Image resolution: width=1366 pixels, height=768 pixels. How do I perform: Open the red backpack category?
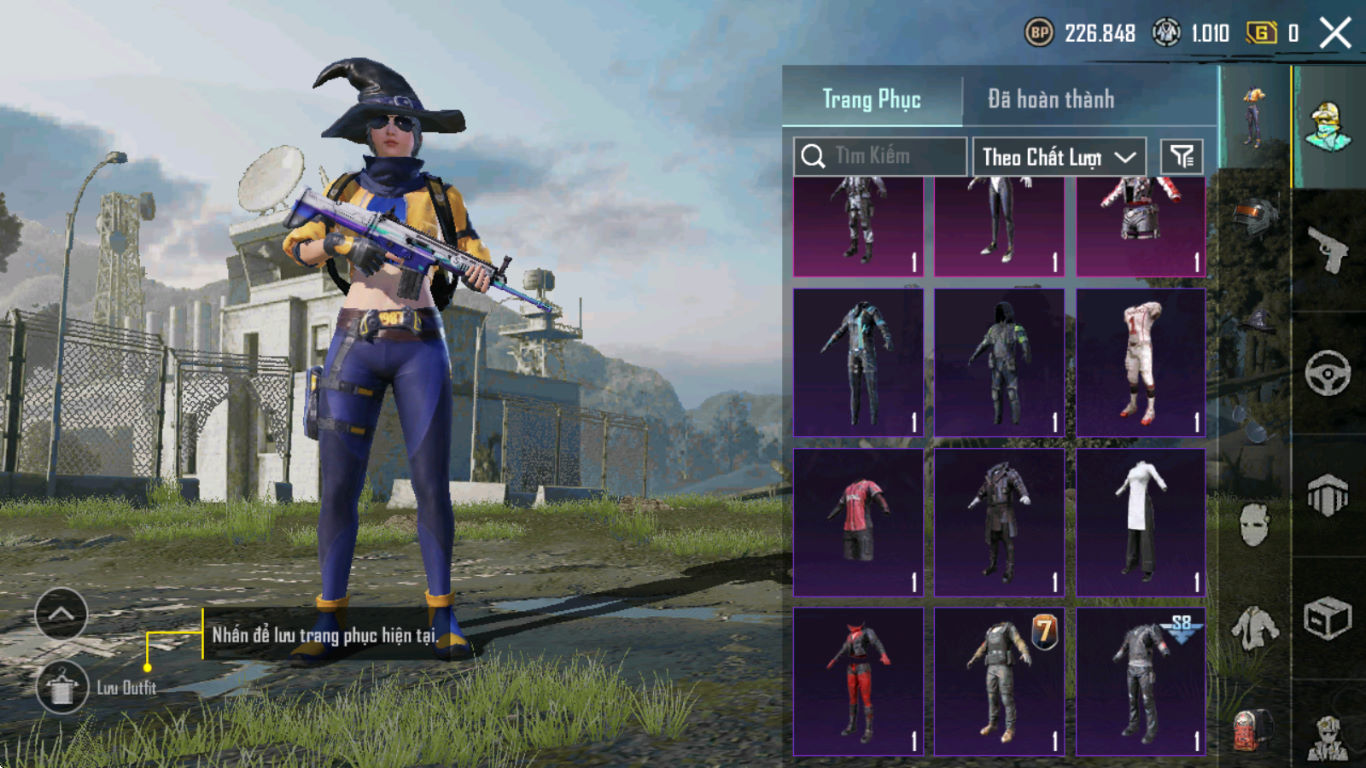tap(1254, 730)
